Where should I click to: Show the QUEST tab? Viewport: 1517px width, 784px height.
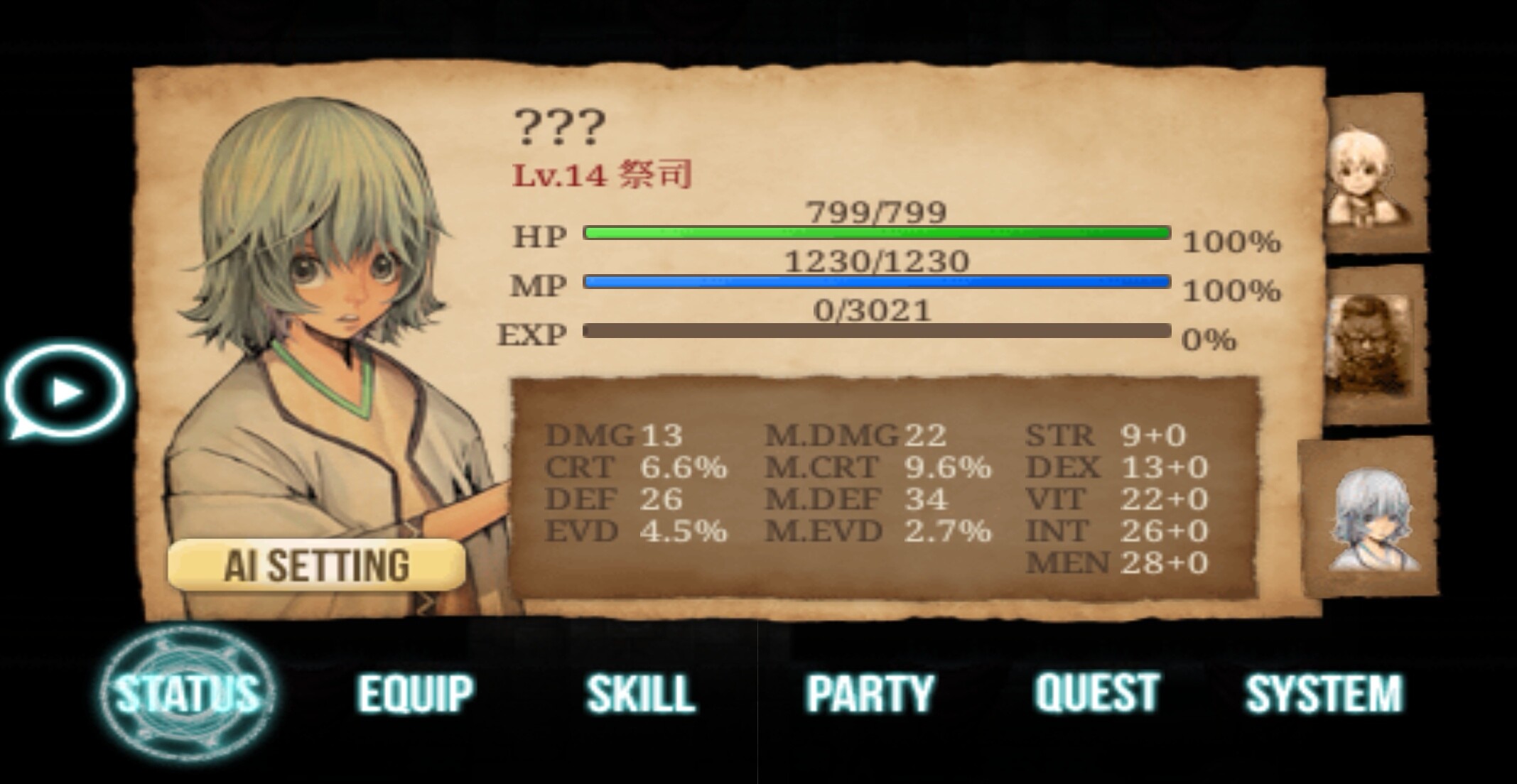point(1097,692)
